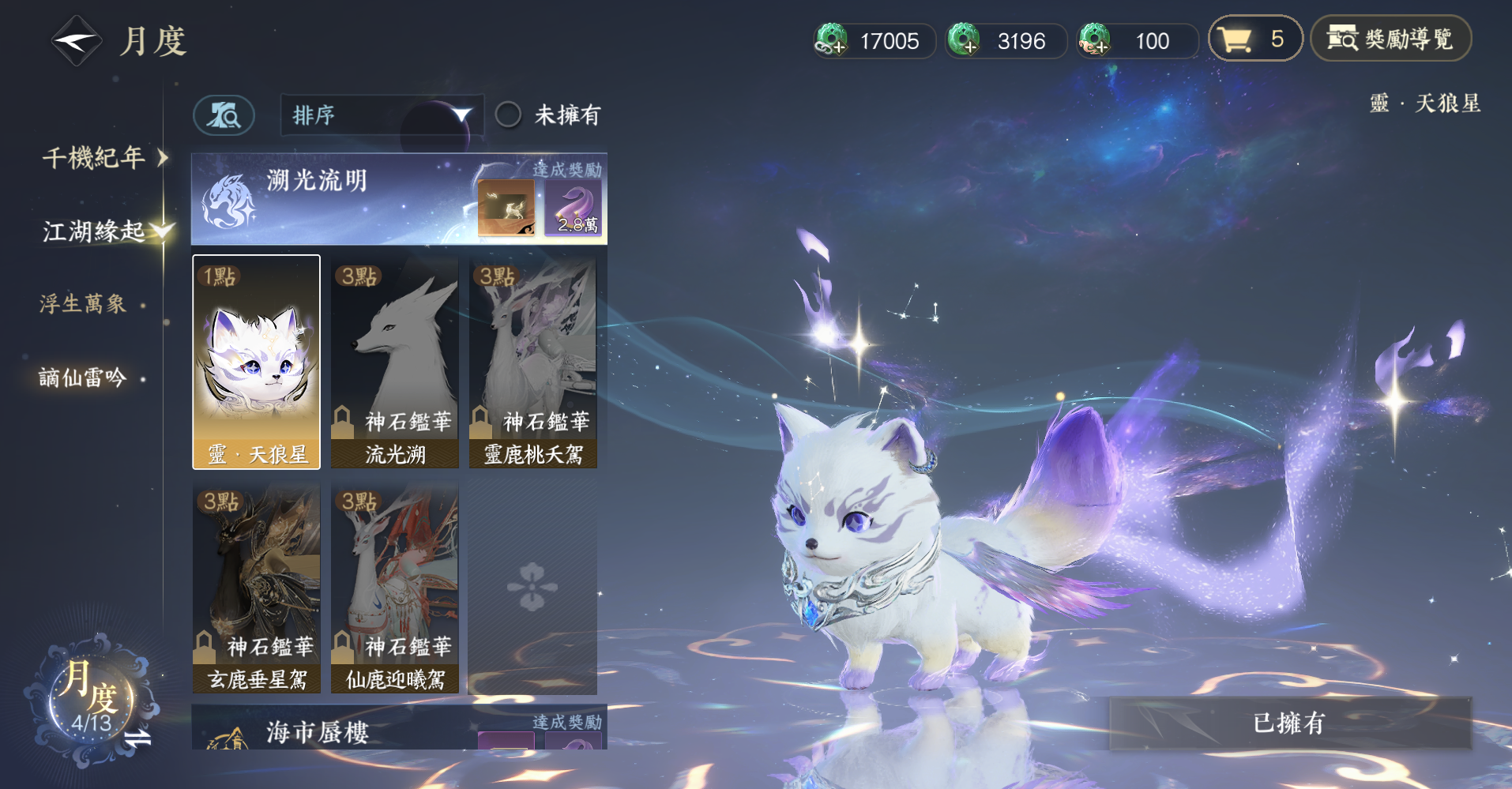Viewport: 1512px width, 789px height.
Task: Click the 已擁有 owned button
Action: (1290, 723)
